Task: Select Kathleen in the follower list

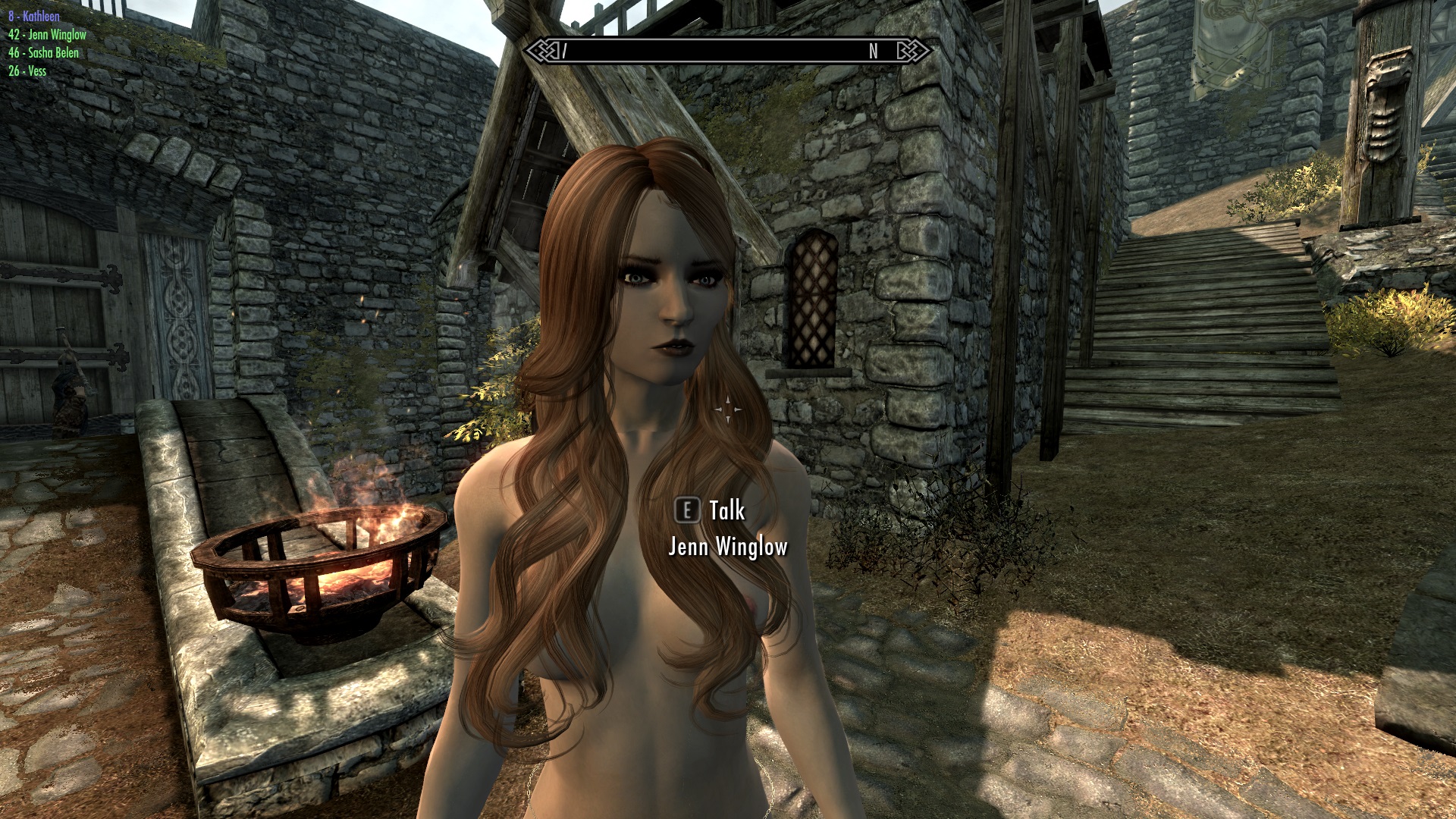Action: point(34,16)
